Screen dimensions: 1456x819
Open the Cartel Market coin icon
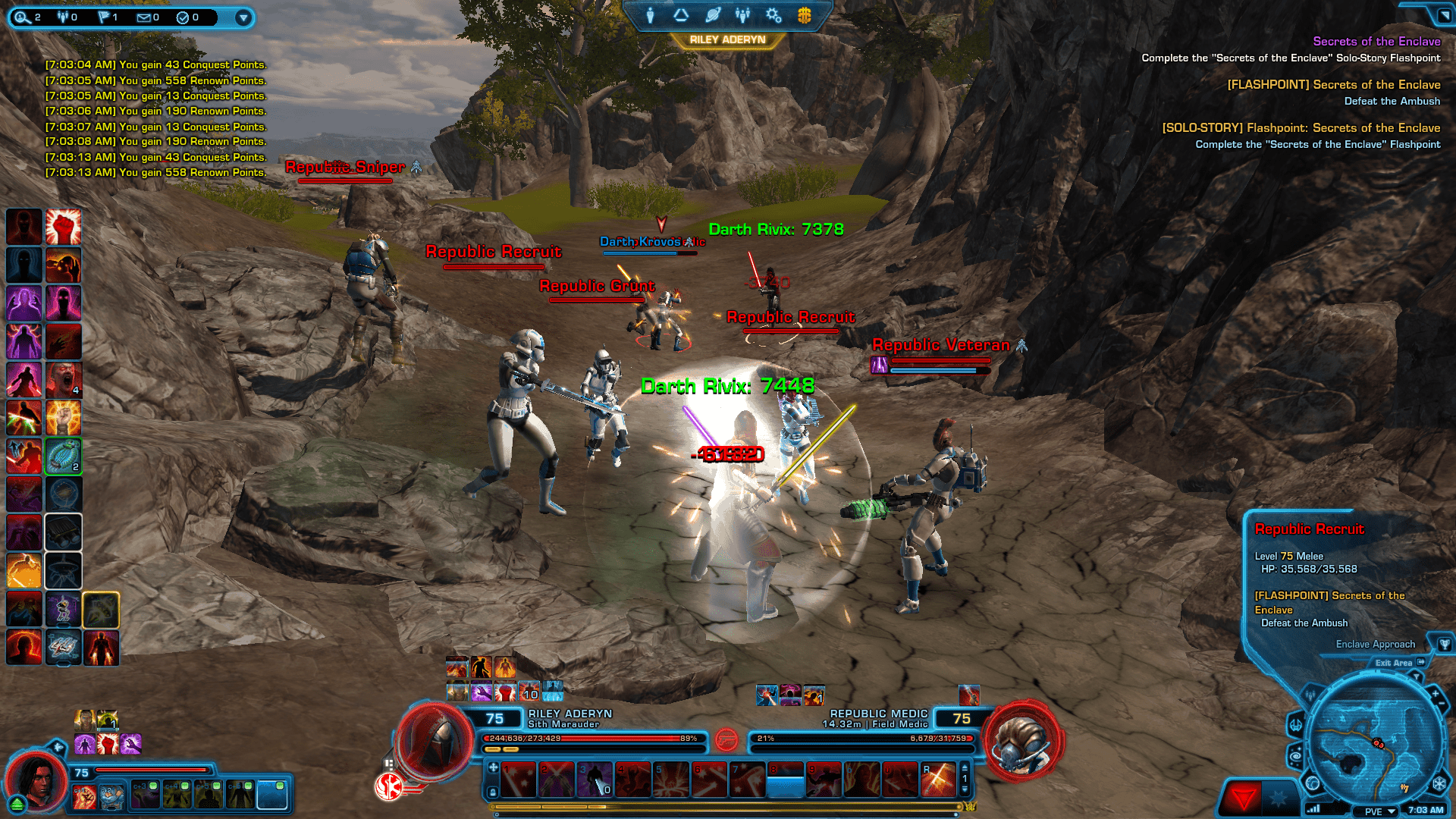tap(804, 15)
